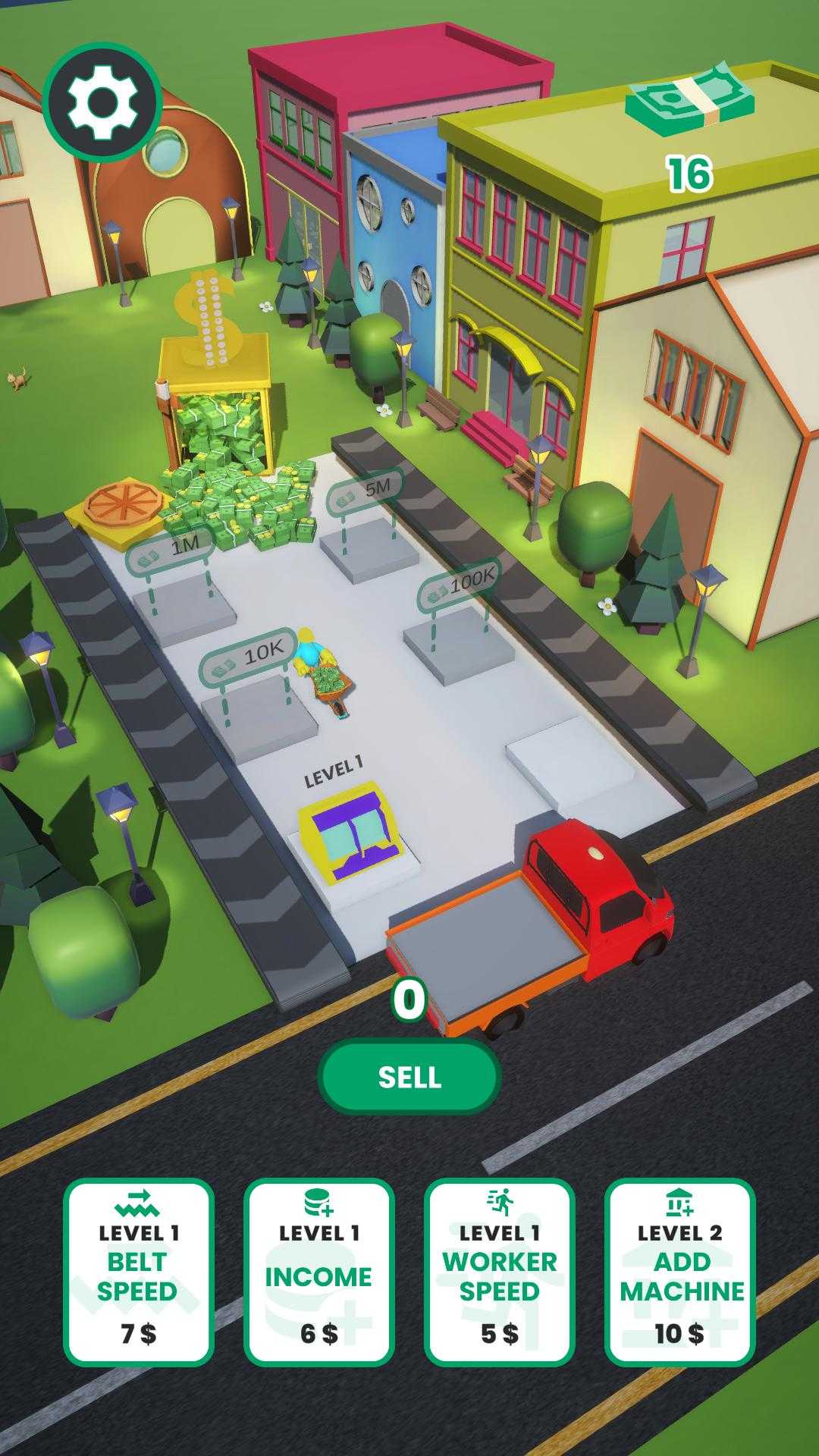
Task: Choose Add Machine for 10$
Action: [680, 1272]
